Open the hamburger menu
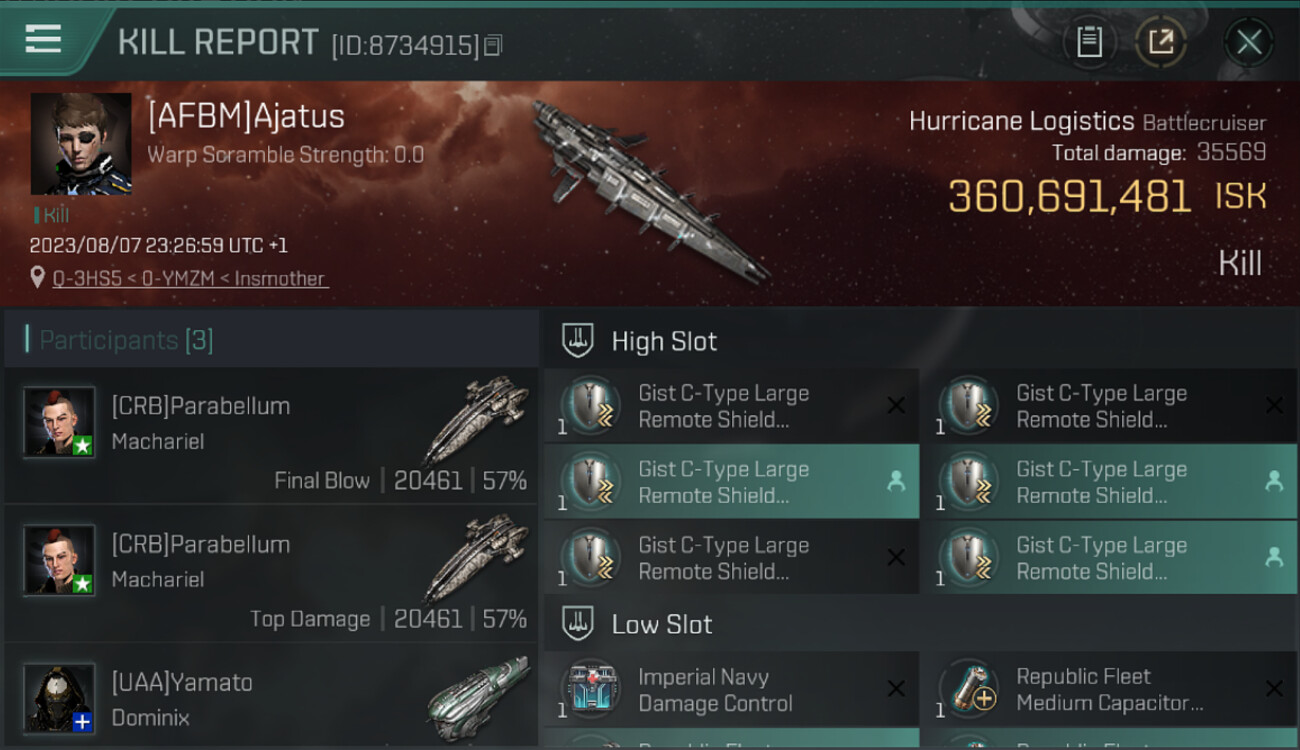1300x750 pixels. tap(43, 39)
